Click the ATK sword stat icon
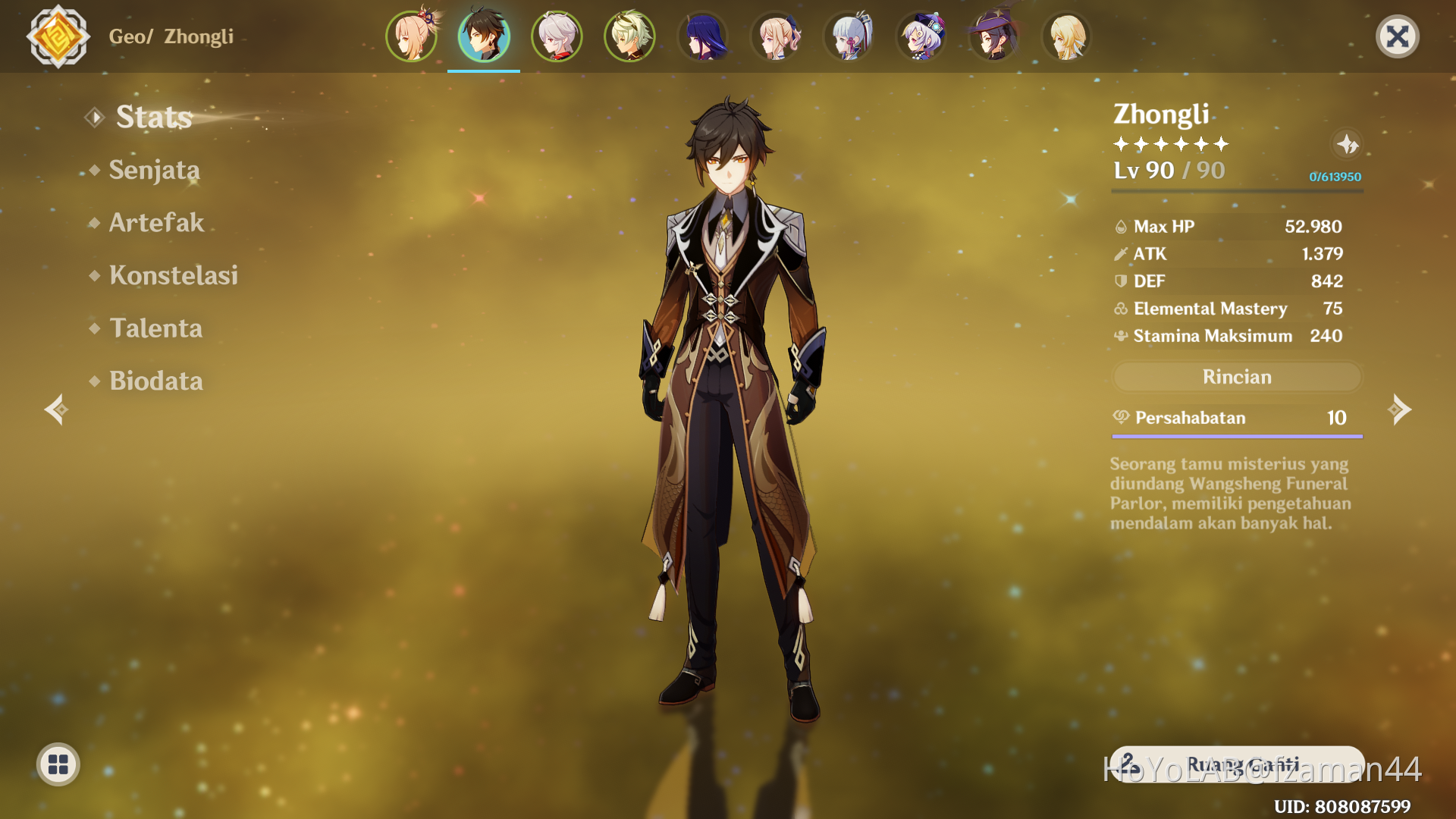 [1120, 254]
